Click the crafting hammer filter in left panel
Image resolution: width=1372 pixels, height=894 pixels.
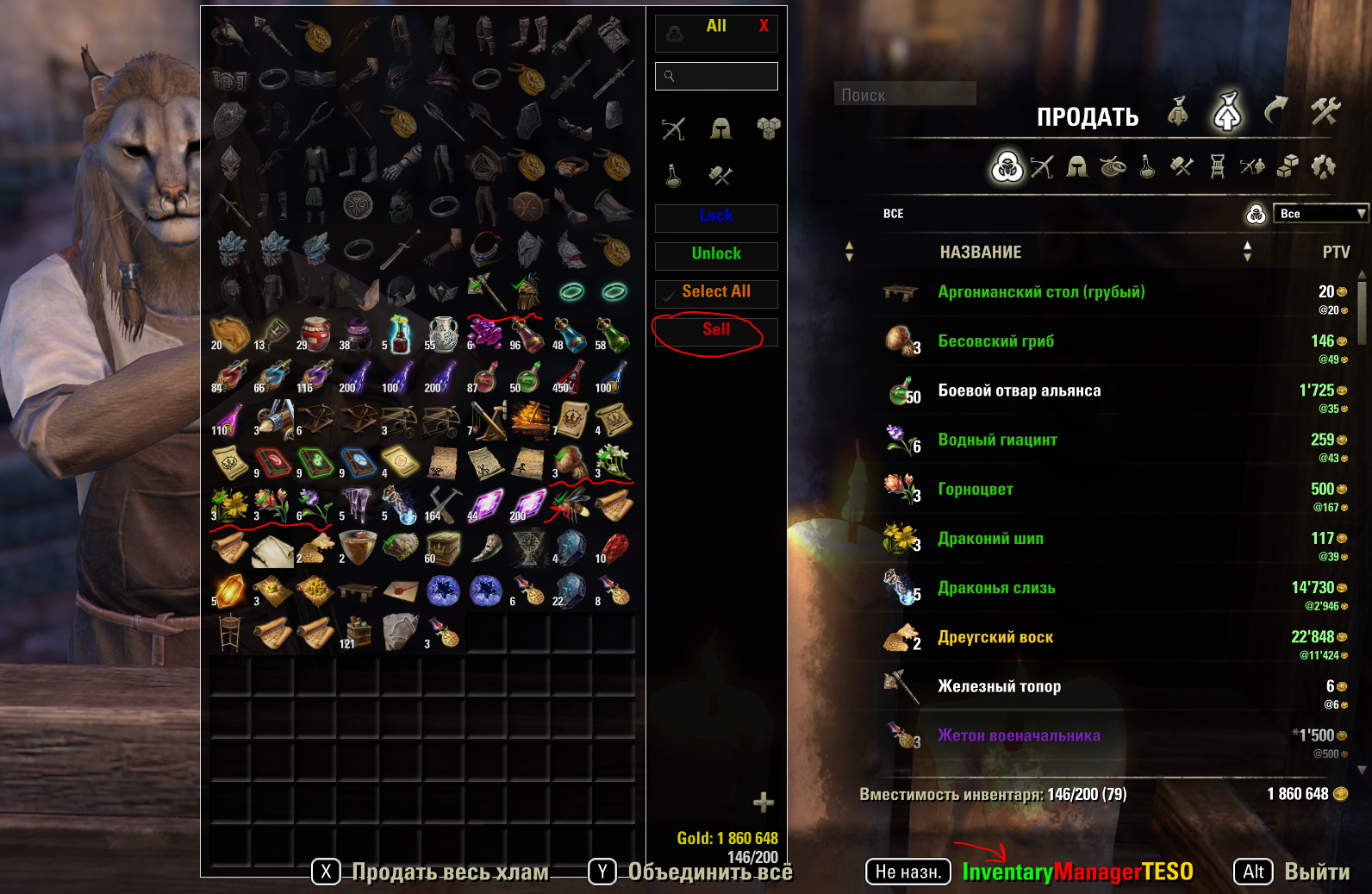point(720,176)
